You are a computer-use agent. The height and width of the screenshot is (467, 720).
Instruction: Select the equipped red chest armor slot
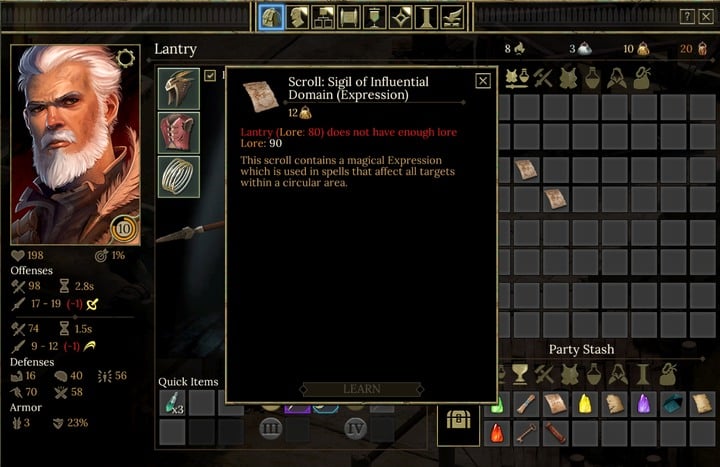pyautogui.click(x=179, y=133)
